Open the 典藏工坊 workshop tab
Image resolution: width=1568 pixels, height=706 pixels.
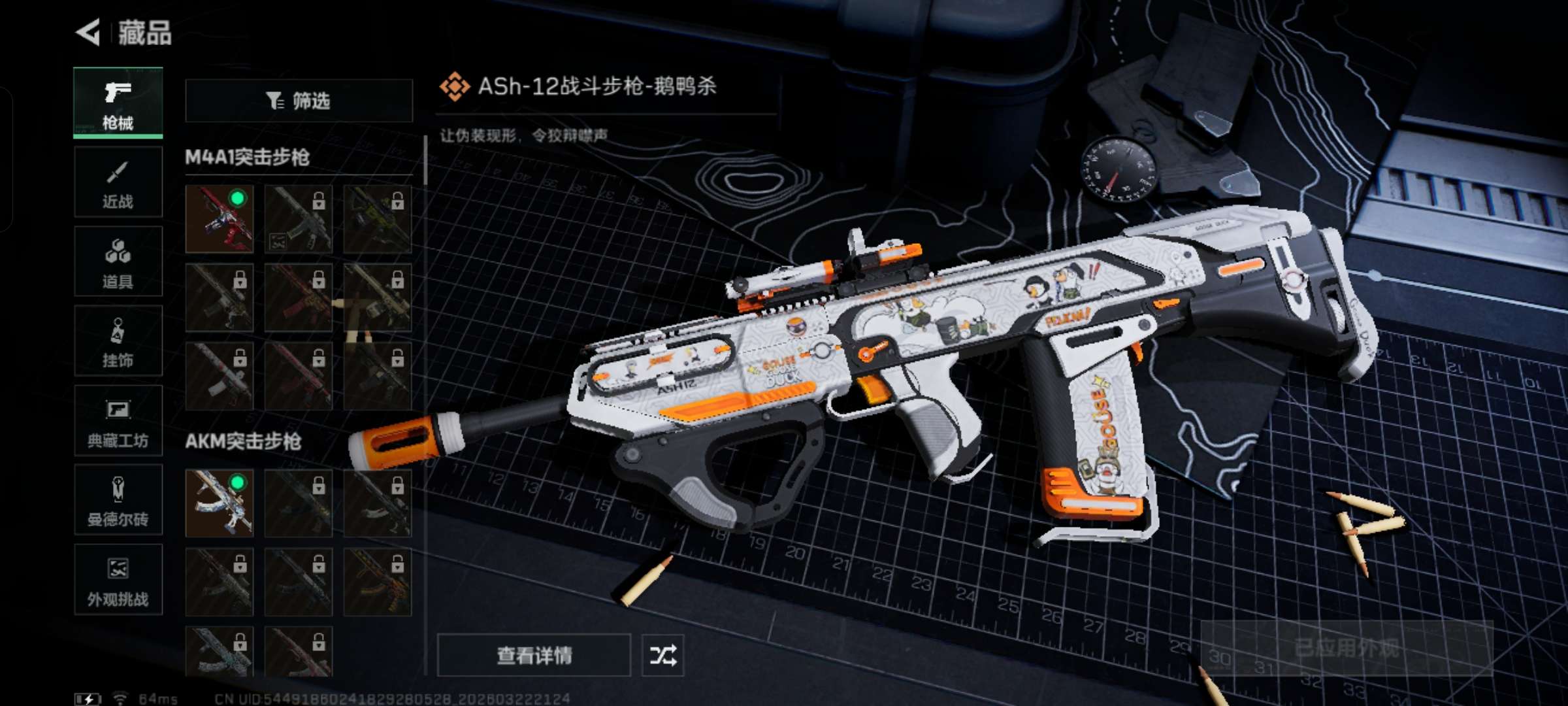coord(118,421)
